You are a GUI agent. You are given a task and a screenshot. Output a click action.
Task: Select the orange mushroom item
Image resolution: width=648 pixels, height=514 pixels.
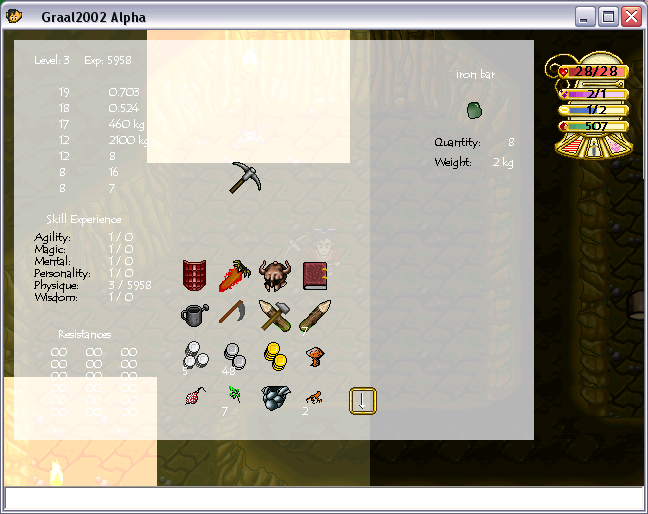pyautogui.click(x=314, y=354)
